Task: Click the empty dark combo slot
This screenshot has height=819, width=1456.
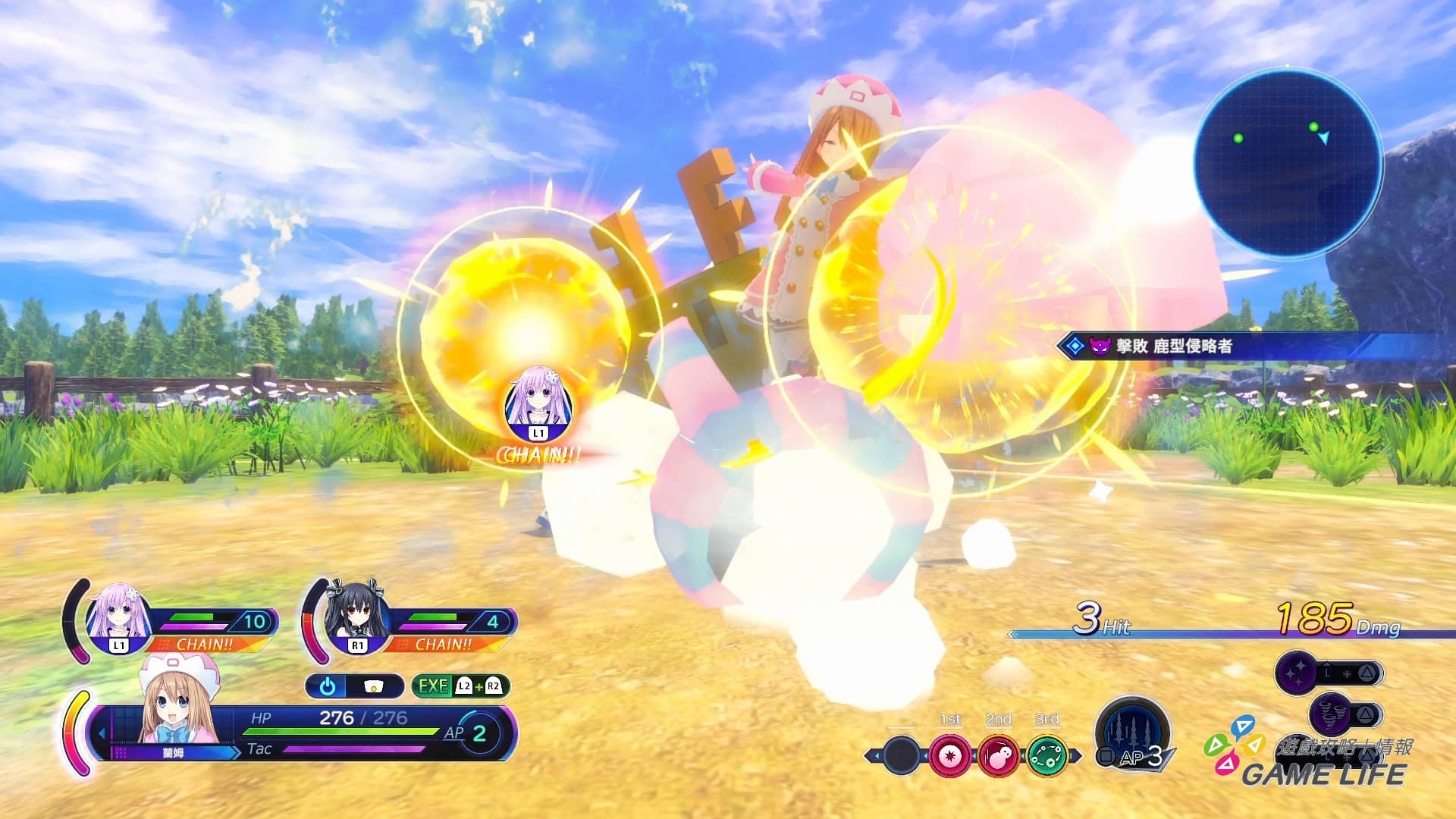Action: 901,755
